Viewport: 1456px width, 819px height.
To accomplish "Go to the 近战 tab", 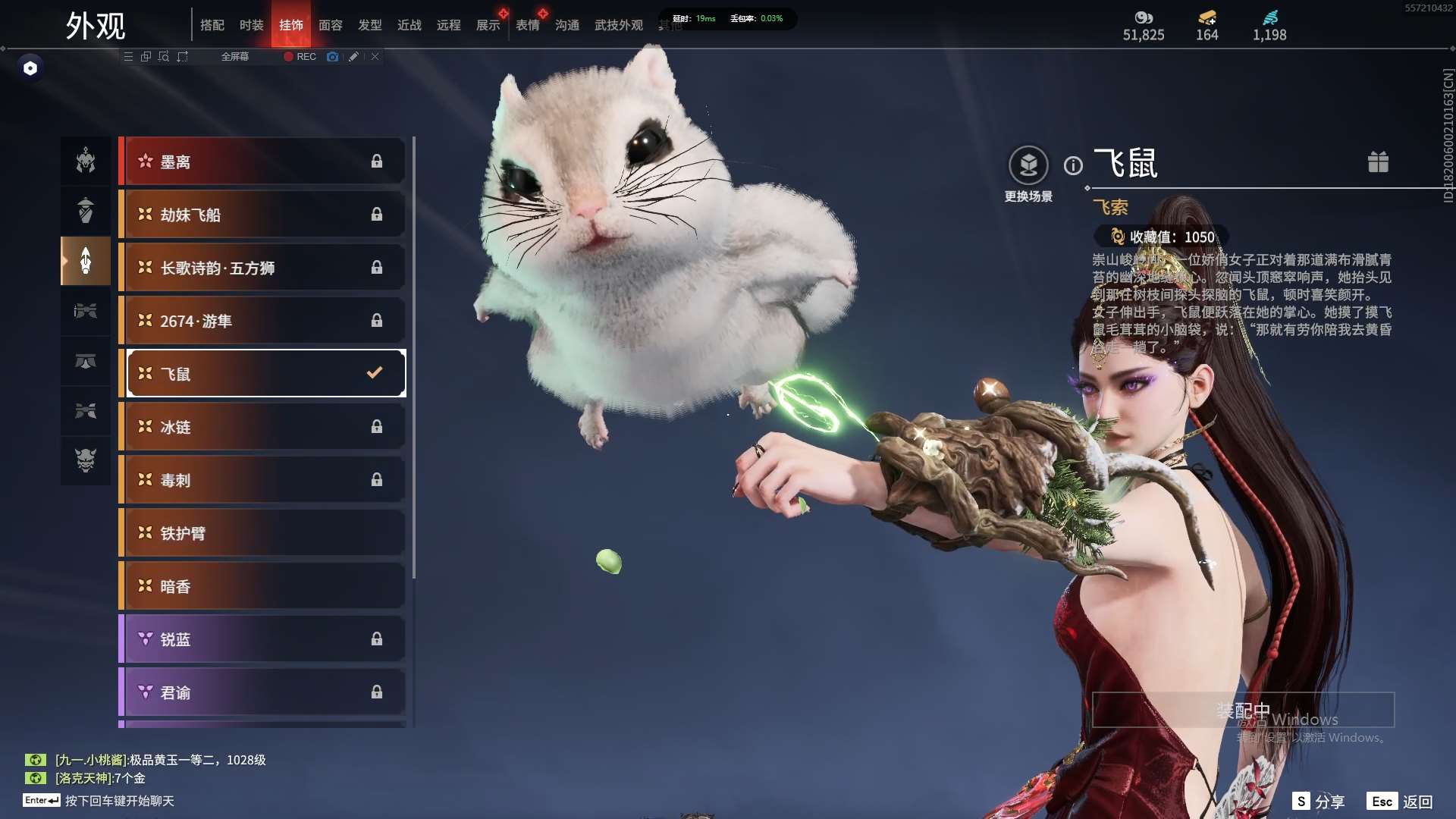I will pyautogui.click(x=409, y=25).
